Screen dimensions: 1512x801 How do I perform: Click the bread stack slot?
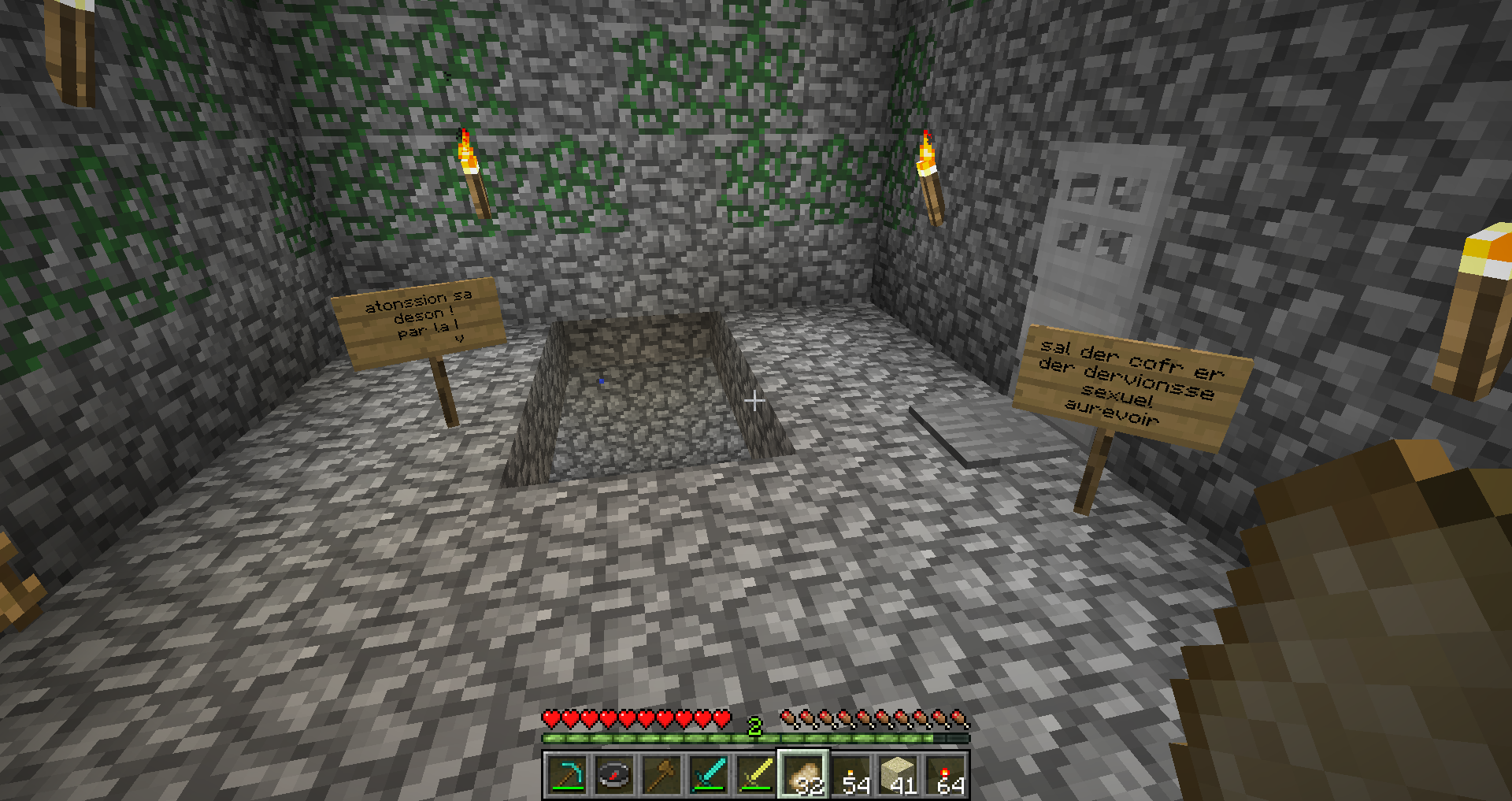coord(803,775)
